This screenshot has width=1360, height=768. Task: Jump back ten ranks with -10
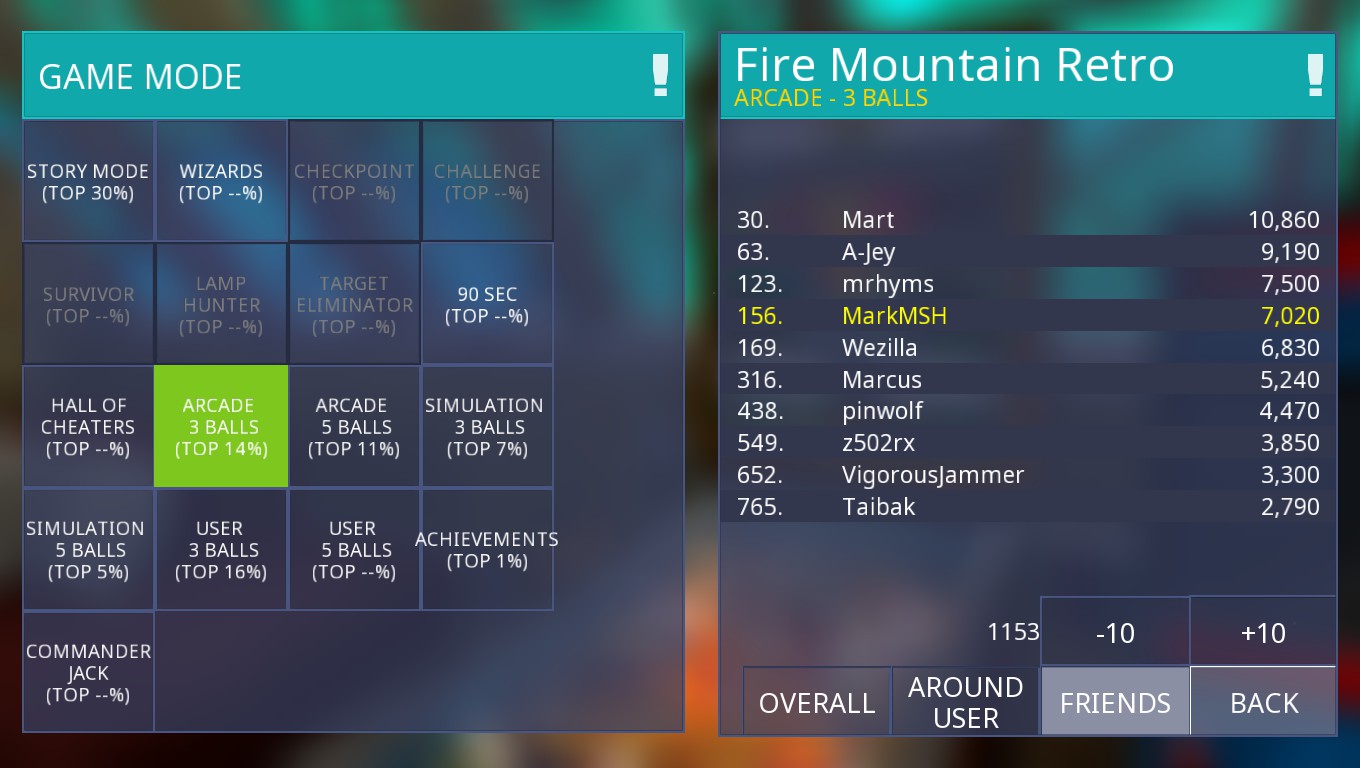click(1115, 632)
